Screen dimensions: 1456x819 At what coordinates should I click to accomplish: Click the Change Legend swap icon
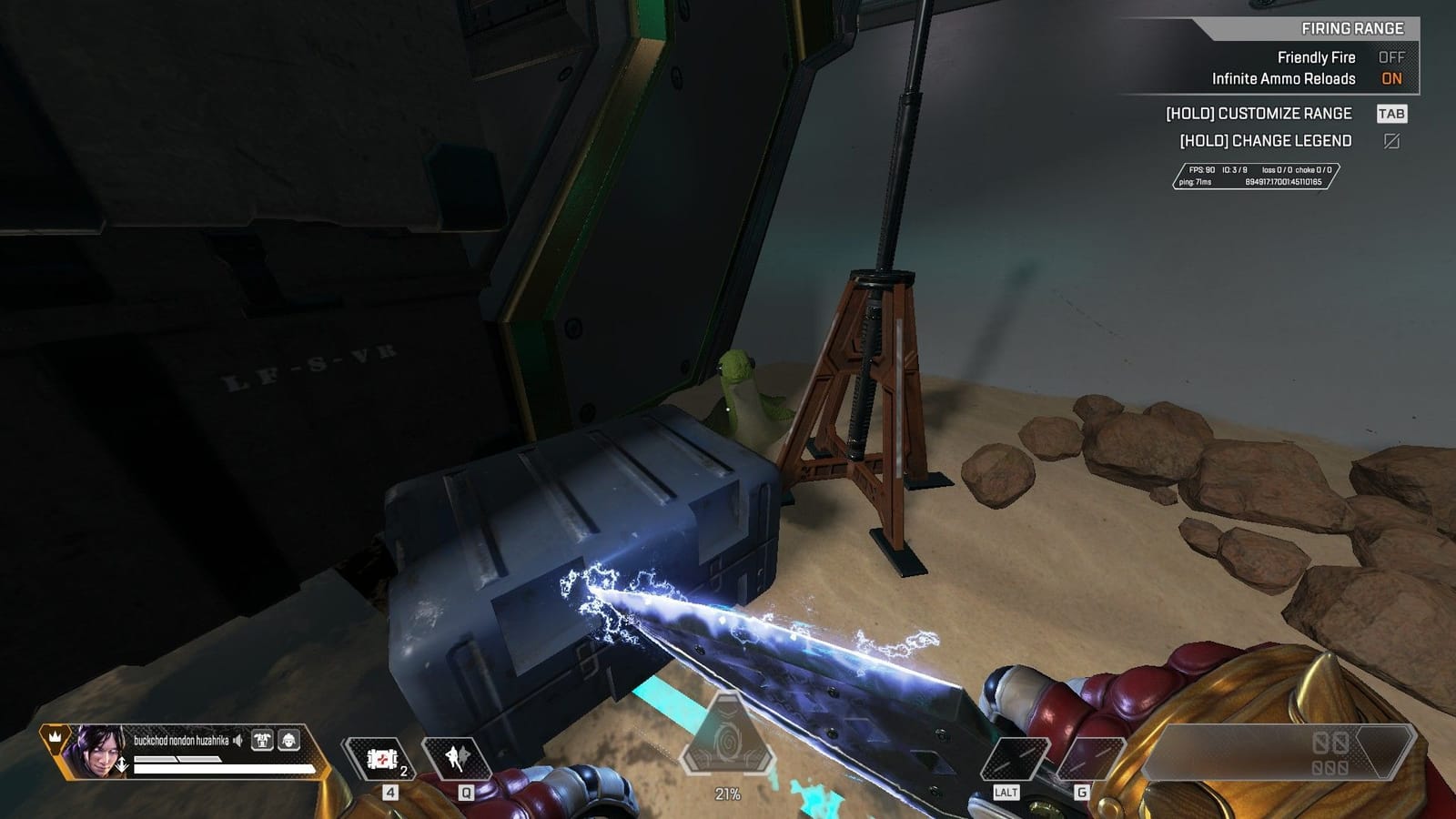[1393, 140]
